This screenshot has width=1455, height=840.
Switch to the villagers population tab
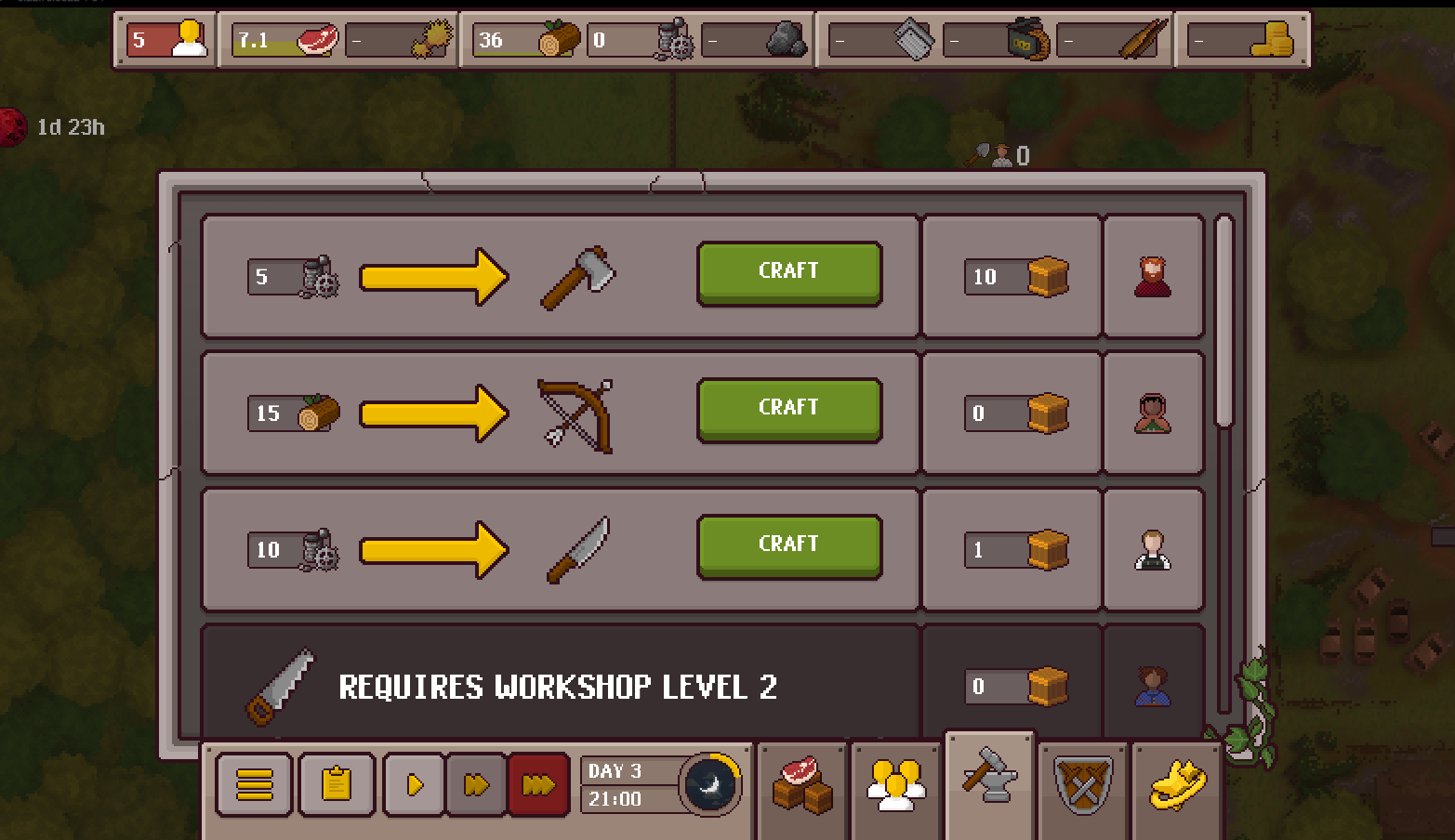pyautogui.click(x=896, y=785)
